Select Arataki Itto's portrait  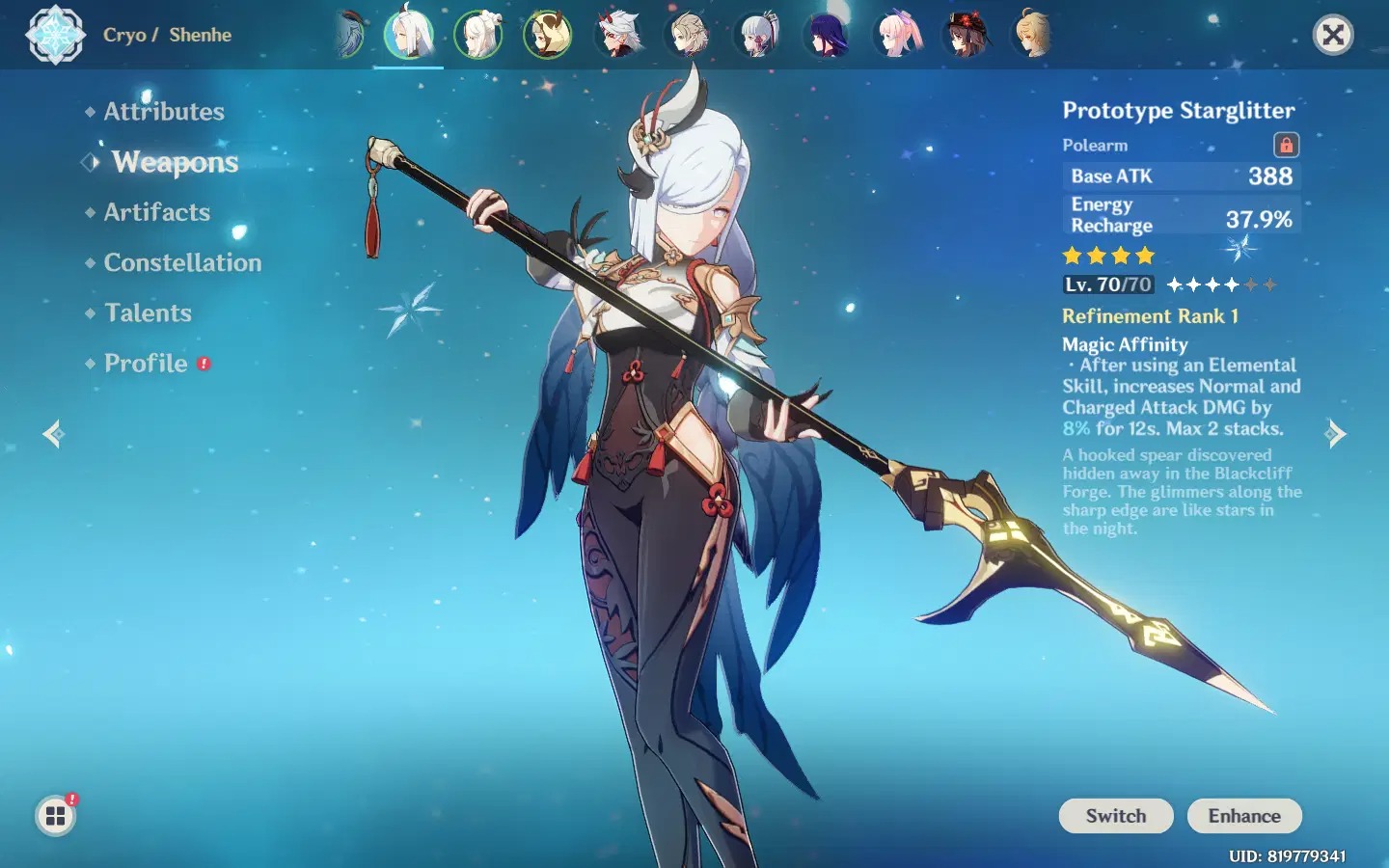pos(617,36)
